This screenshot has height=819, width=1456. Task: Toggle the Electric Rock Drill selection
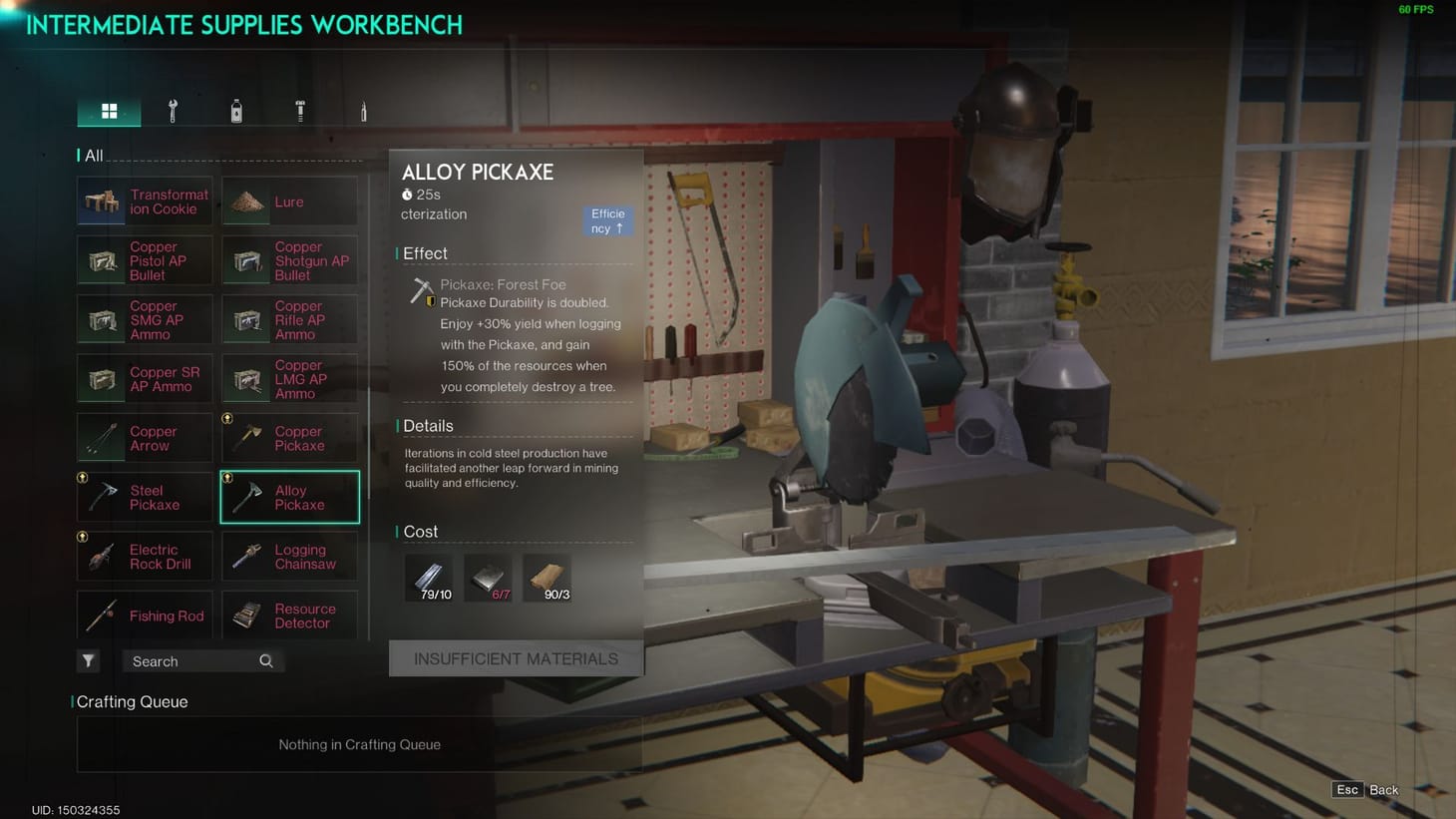(144, 556)
